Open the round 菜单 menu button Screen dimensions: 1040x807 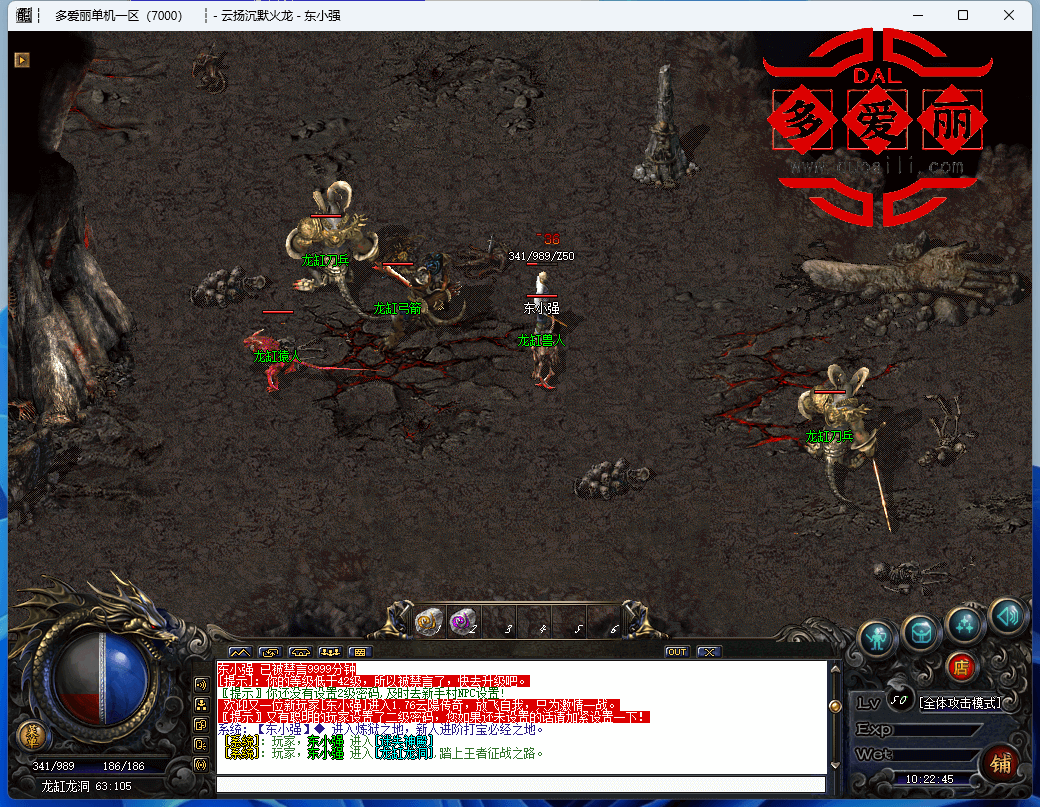coord(32,736)
